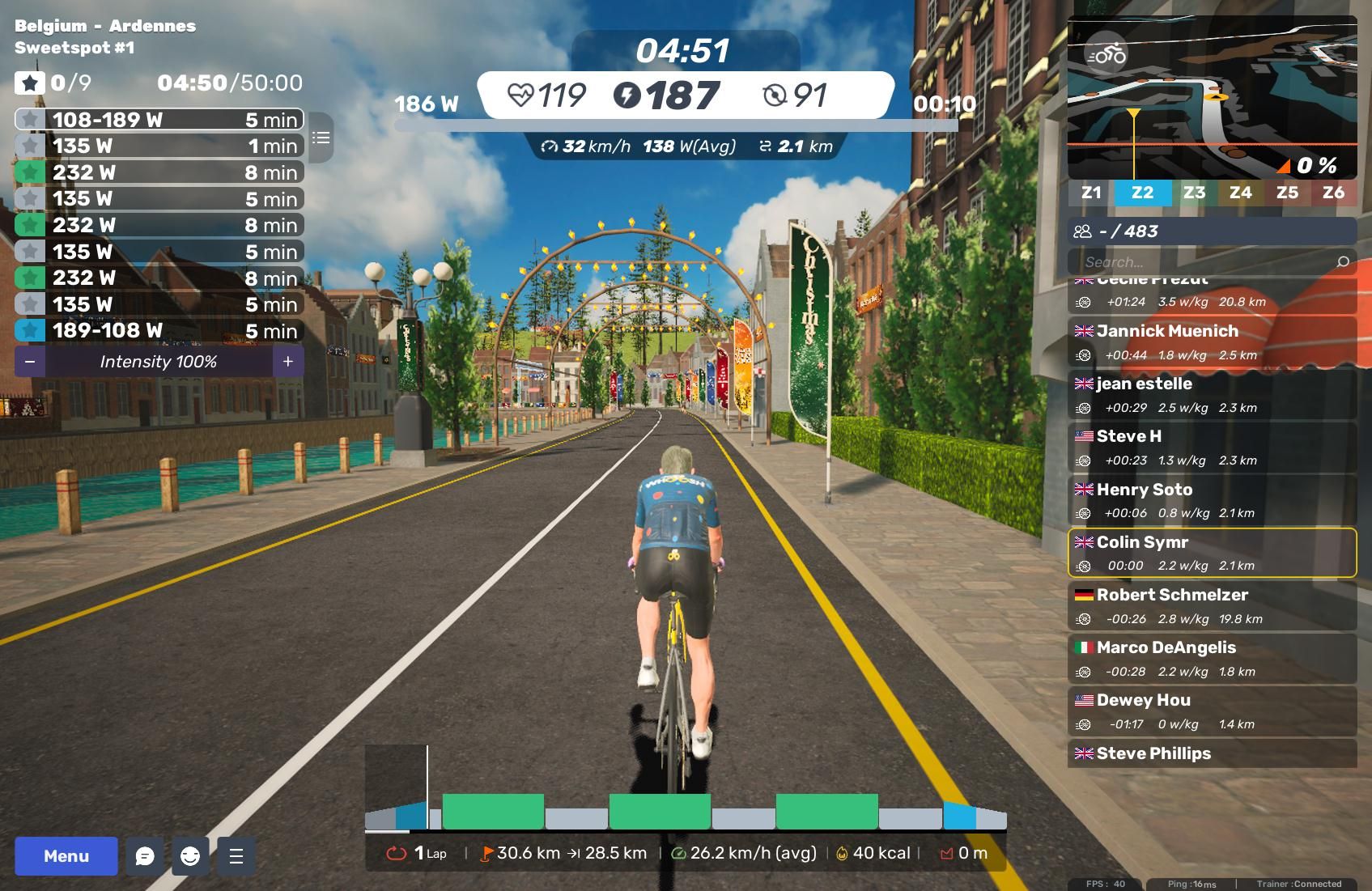Screen dimensions: 1372x891
Task: Select rider Jannick Muenich in the list
Action: pos(1212,342)
